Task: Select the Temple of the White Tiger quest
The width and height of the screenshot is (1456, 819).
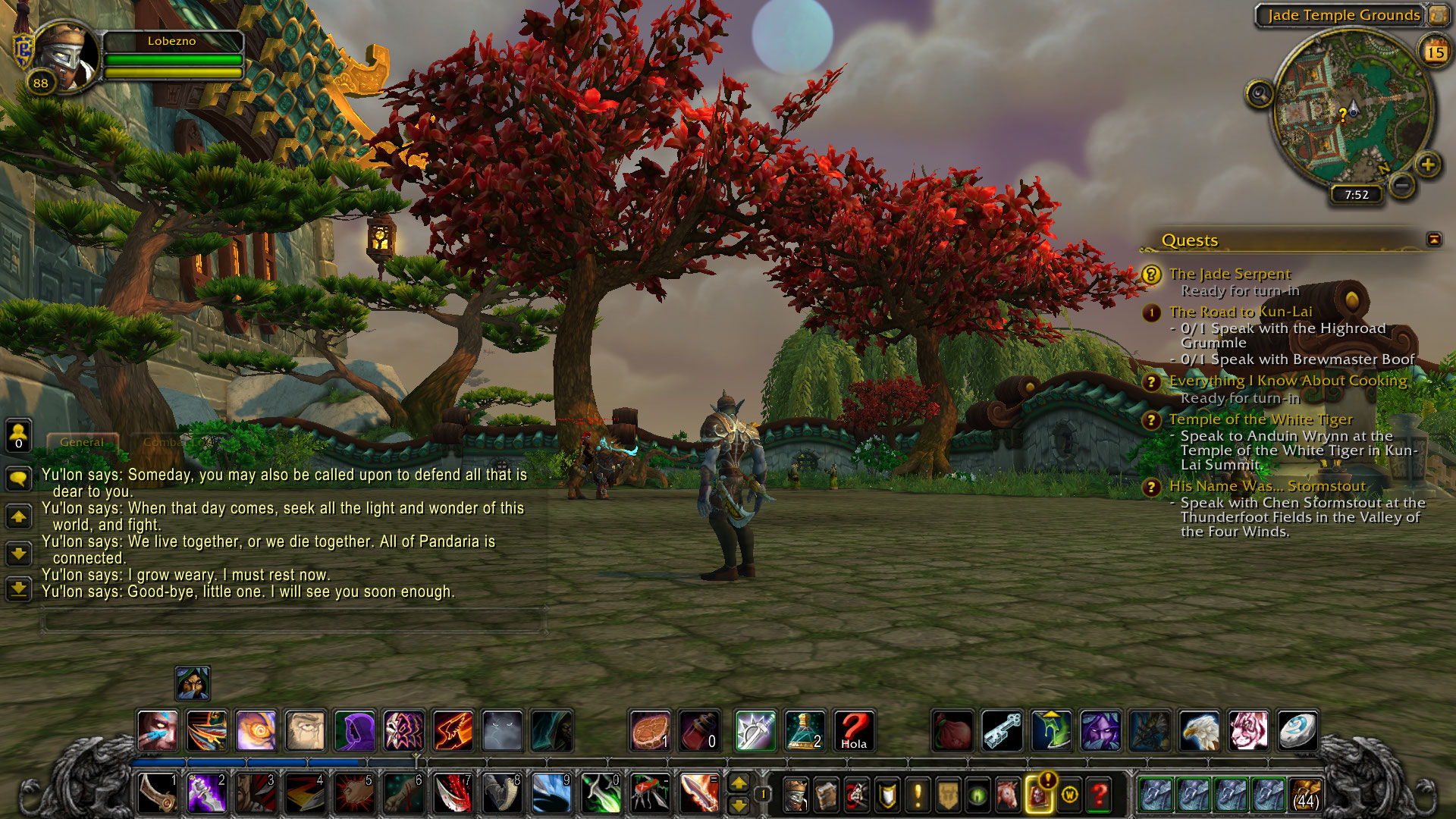Action: click(x=1260, y=419)
